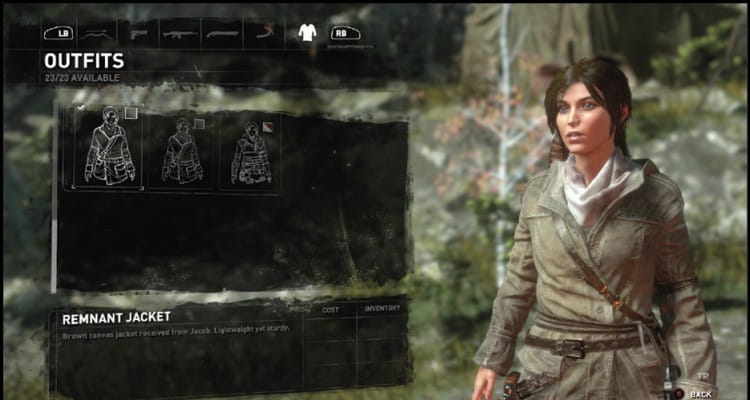The image size is (750, 400).
Task: Open the curved axe tab
Action: tap(265, 33)
